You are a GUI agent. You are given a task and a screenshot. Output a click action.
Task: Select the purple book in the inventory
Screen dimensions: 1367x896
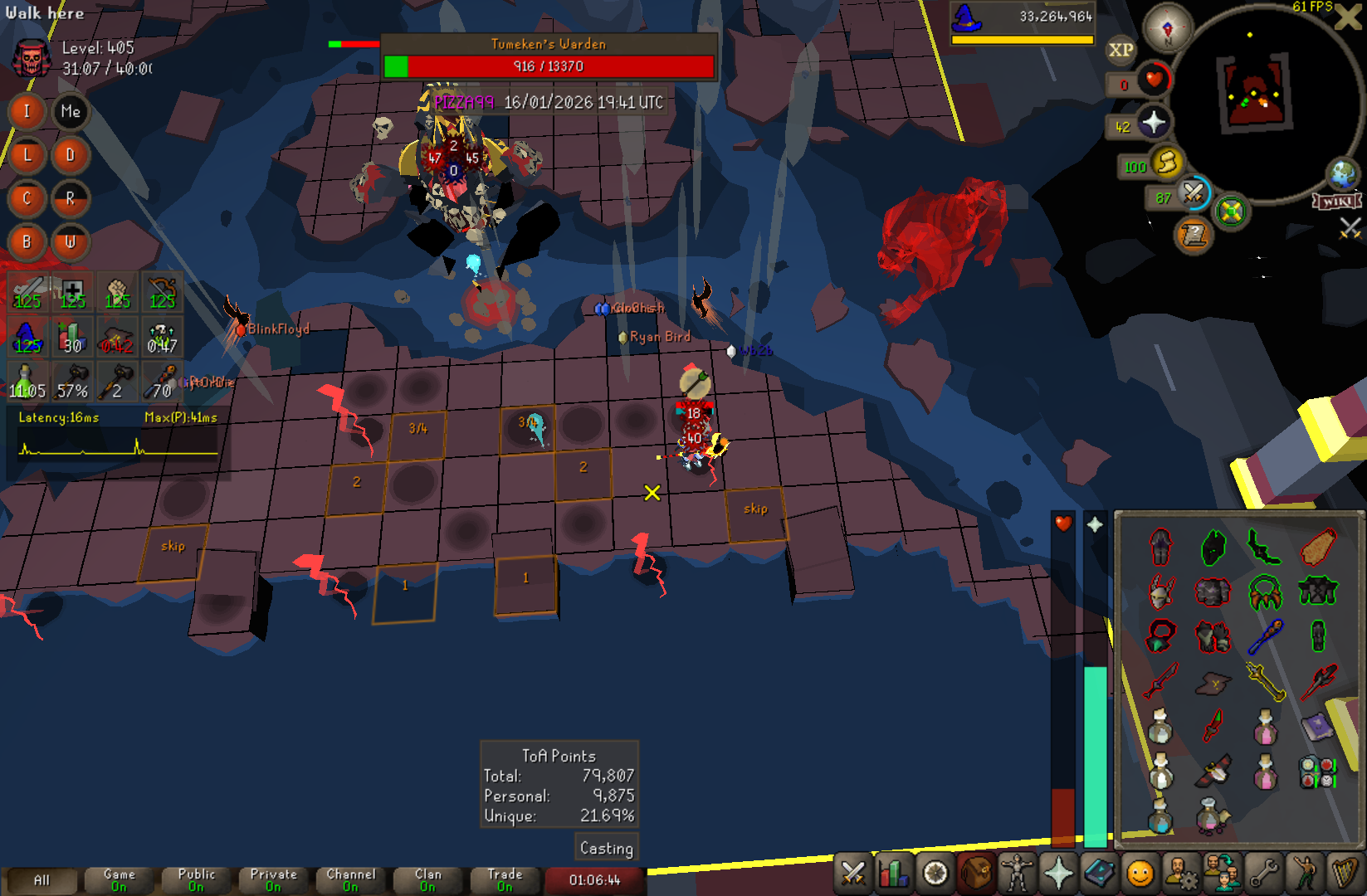[1316, 728]
